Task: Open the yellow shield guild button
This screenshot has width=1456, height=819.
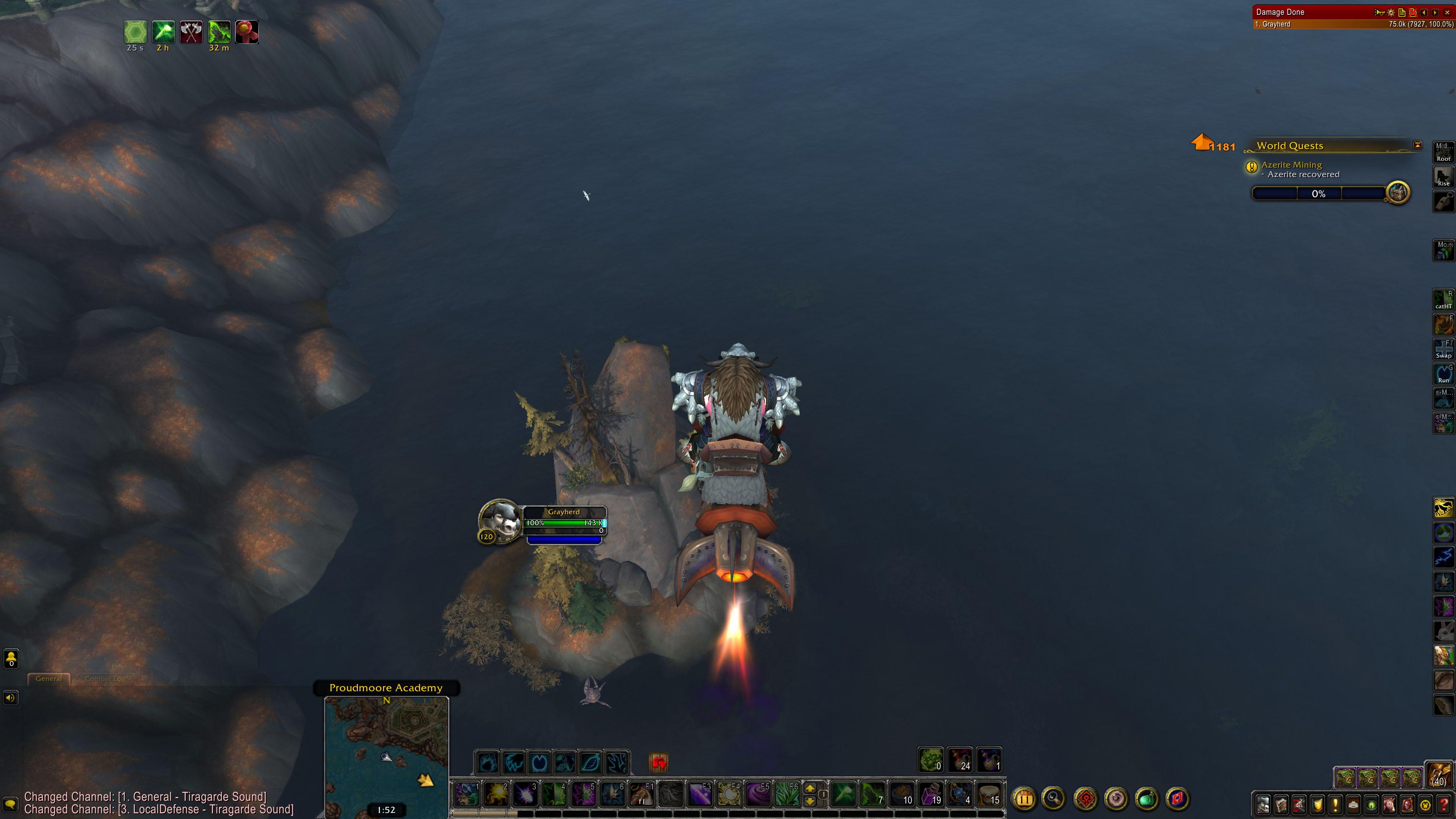Action: pos(1318,804)
